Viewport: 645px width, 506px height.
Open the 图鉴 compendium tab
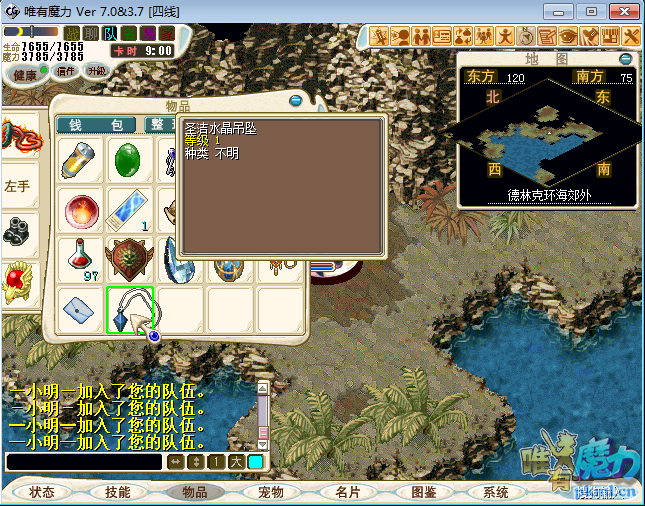click(x=423, y=492)
